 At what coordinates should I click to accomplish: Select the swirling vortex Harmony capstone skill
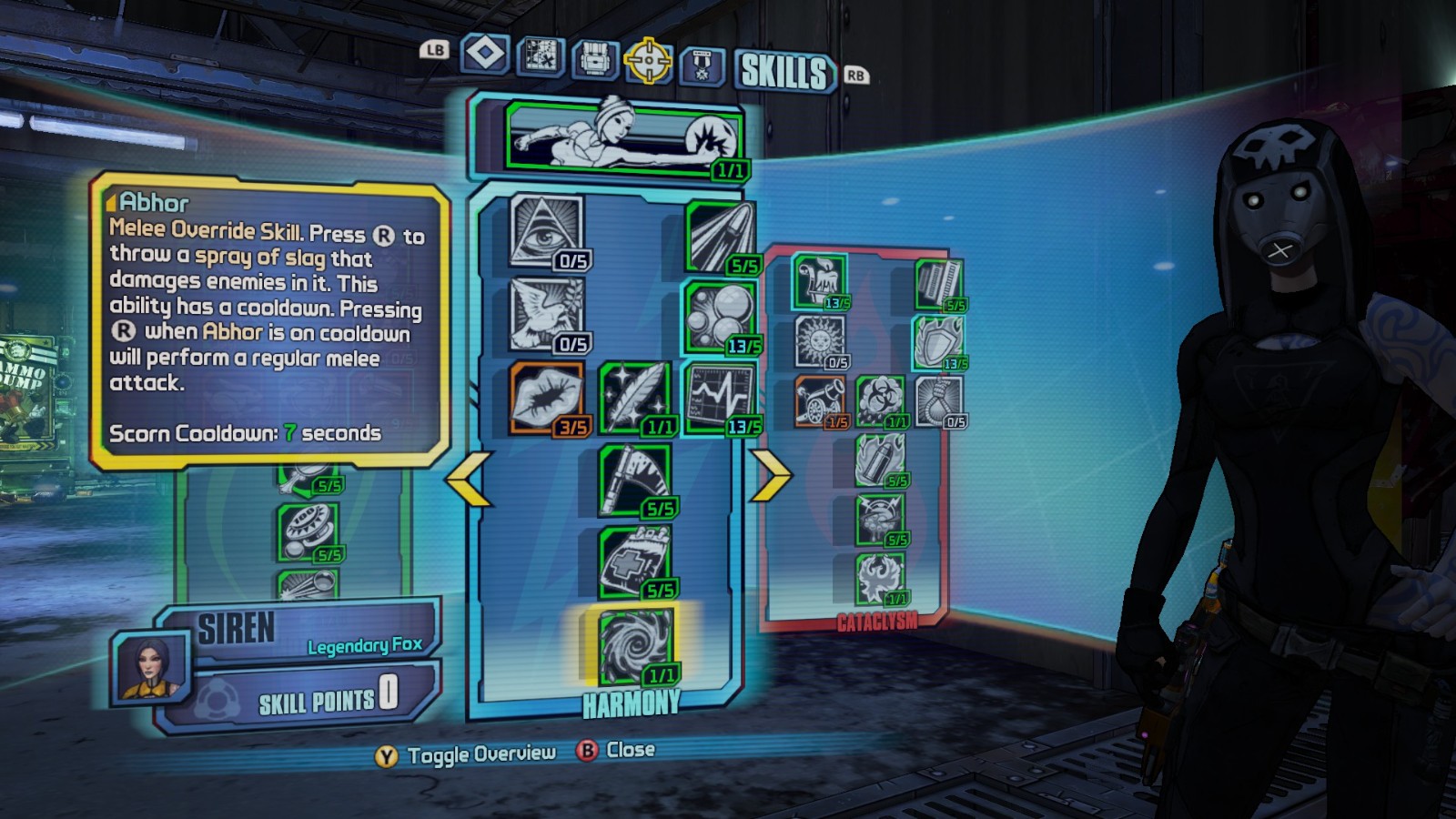(x=634, y=645)
